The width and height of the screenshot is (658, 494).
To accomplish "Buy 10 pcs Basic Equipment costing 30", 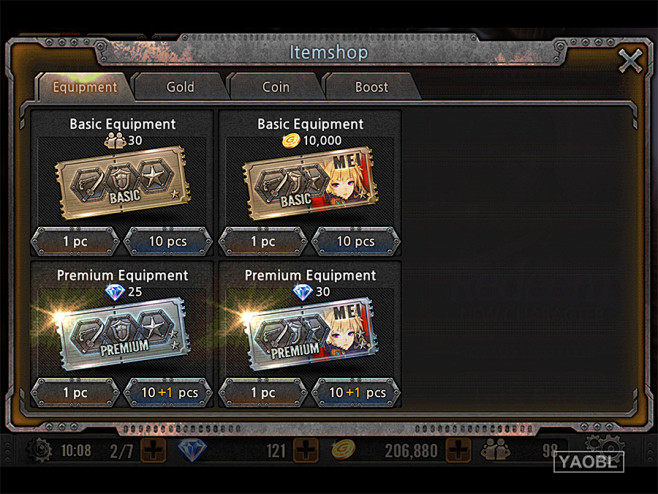I will tap(168, 241).
